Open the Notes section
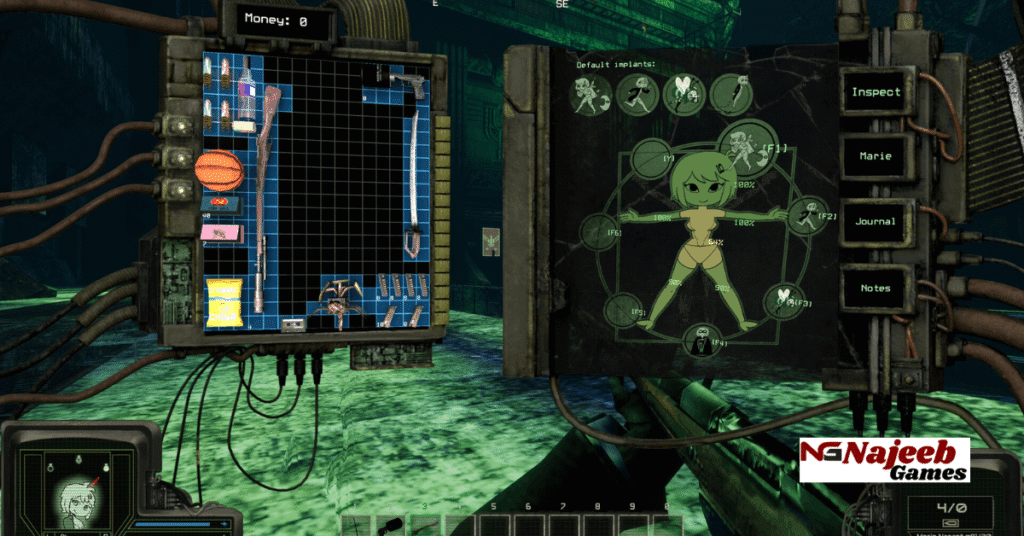Screen dimensions: 1024x536 [876, 288]
